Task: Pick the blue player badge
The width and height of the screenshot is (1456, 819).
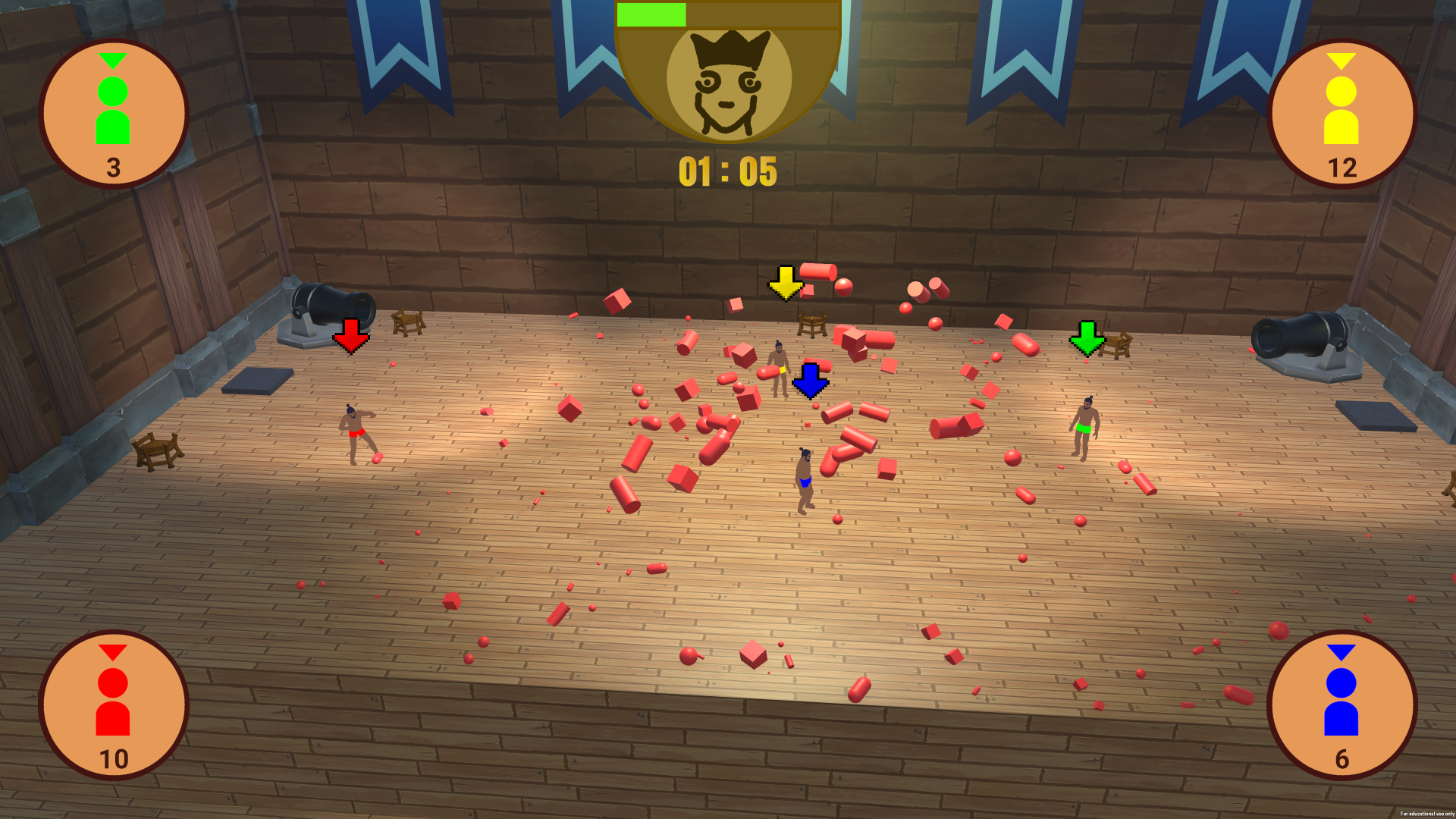Action: click(x=1341, y=705)
